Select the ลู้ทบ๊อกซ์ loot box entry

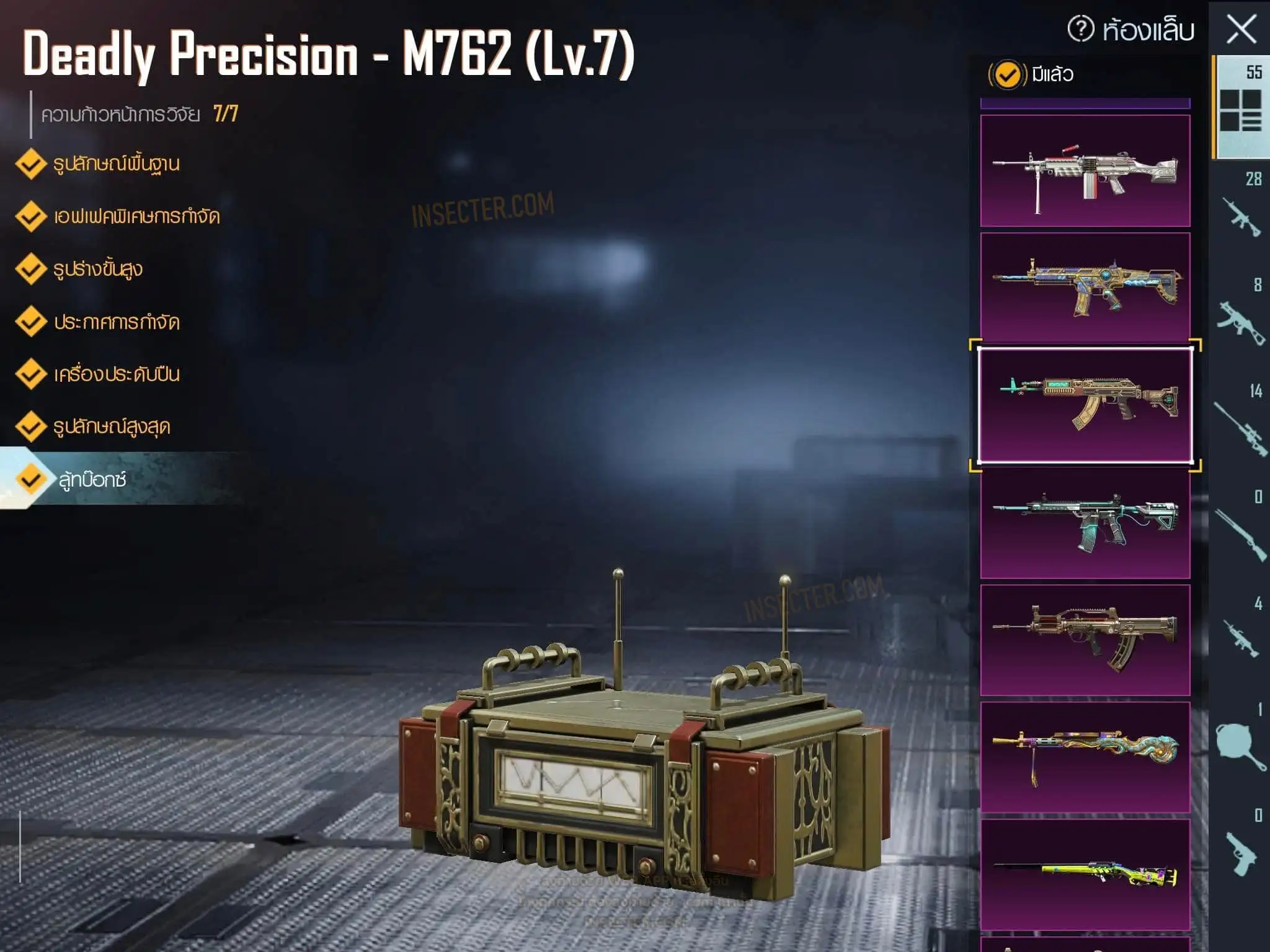92,480
